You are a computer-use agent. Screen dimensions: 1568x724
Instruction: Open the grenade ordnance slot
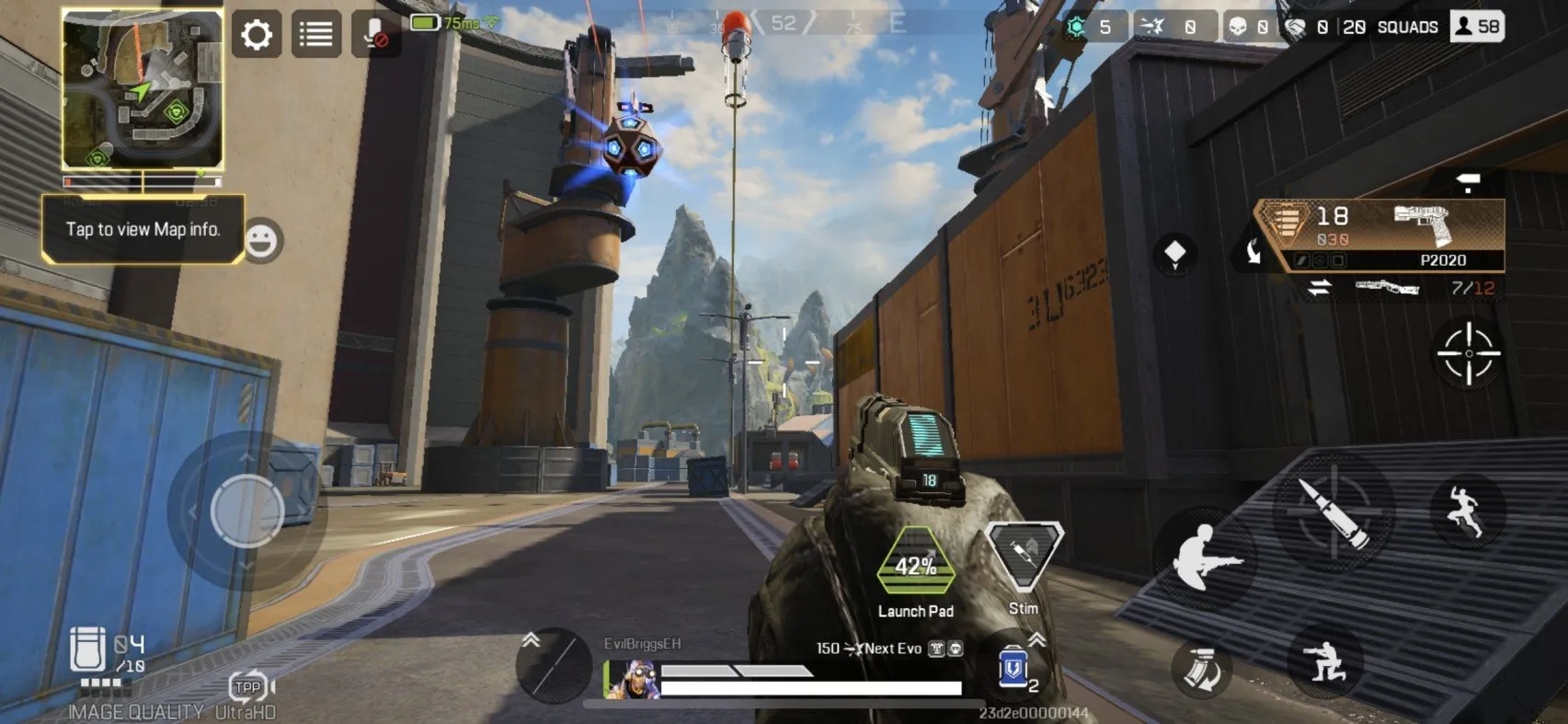[552, 664]
